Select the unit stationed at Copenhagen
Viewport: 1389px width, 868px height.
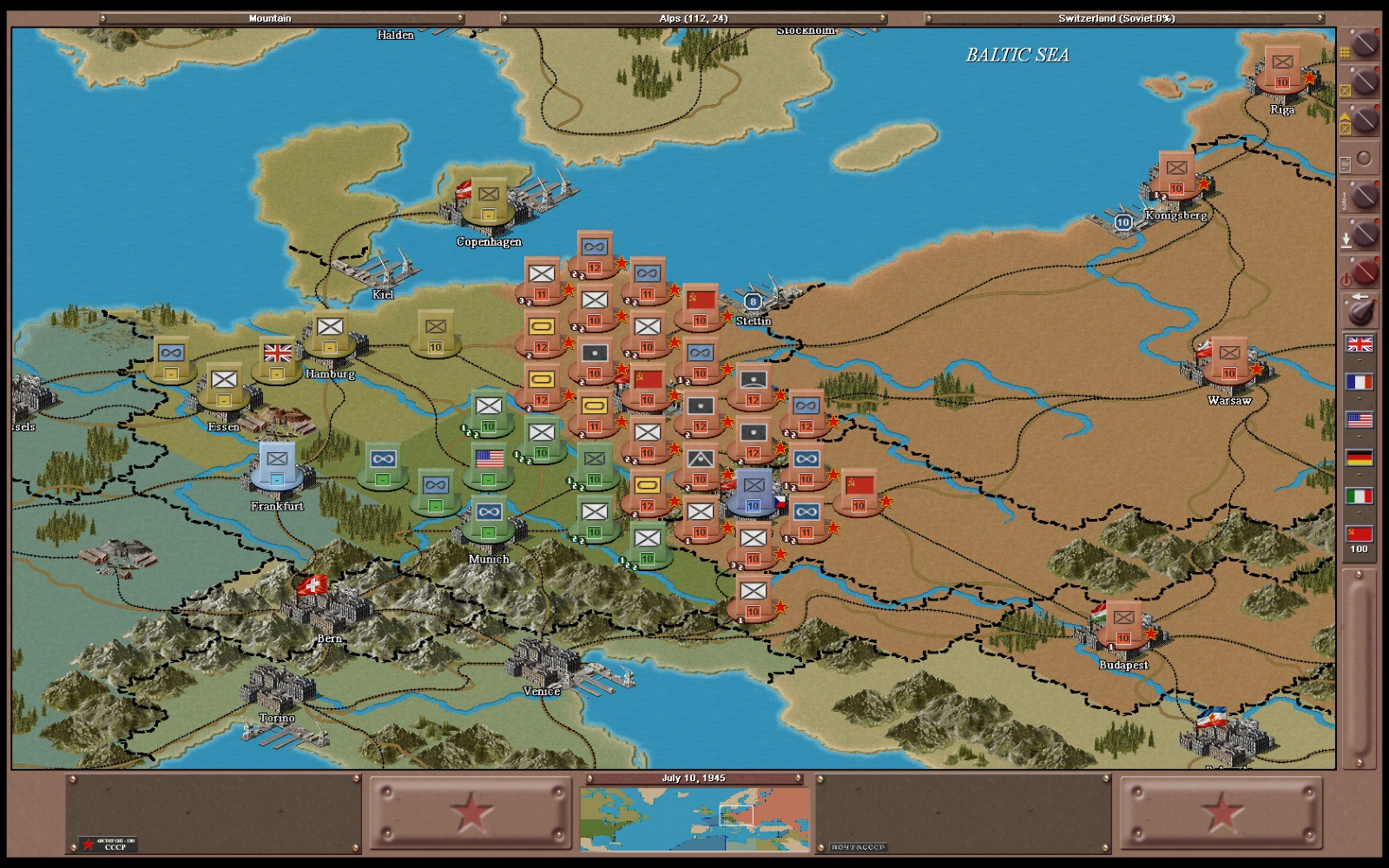tap(489, 196)
